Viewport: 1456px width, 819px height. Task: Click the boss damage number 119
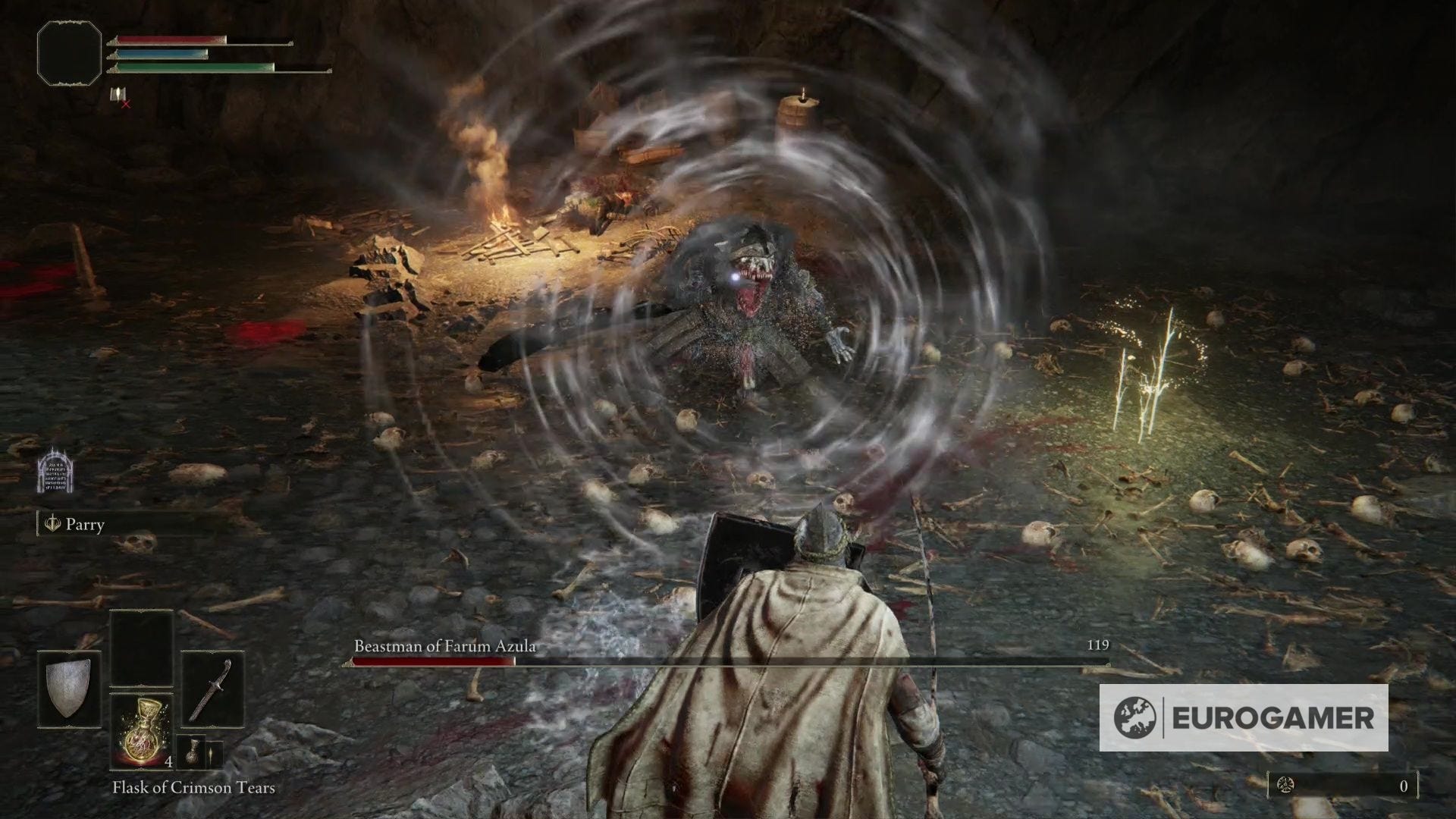(x=1097, y=647)
